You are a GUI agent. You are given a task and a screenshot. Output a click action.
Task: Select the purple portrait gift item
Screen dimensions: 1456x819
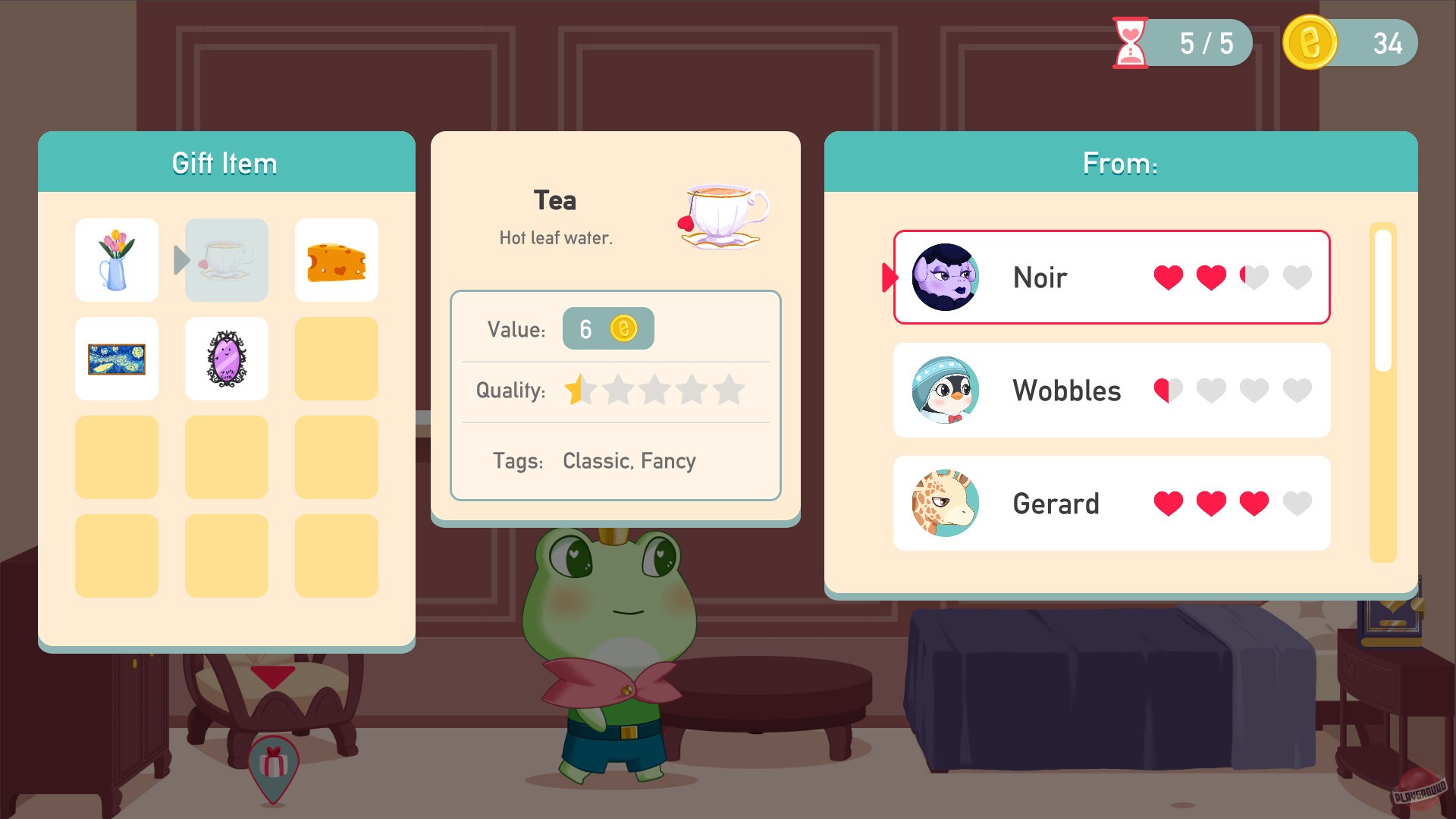[226, 358]
